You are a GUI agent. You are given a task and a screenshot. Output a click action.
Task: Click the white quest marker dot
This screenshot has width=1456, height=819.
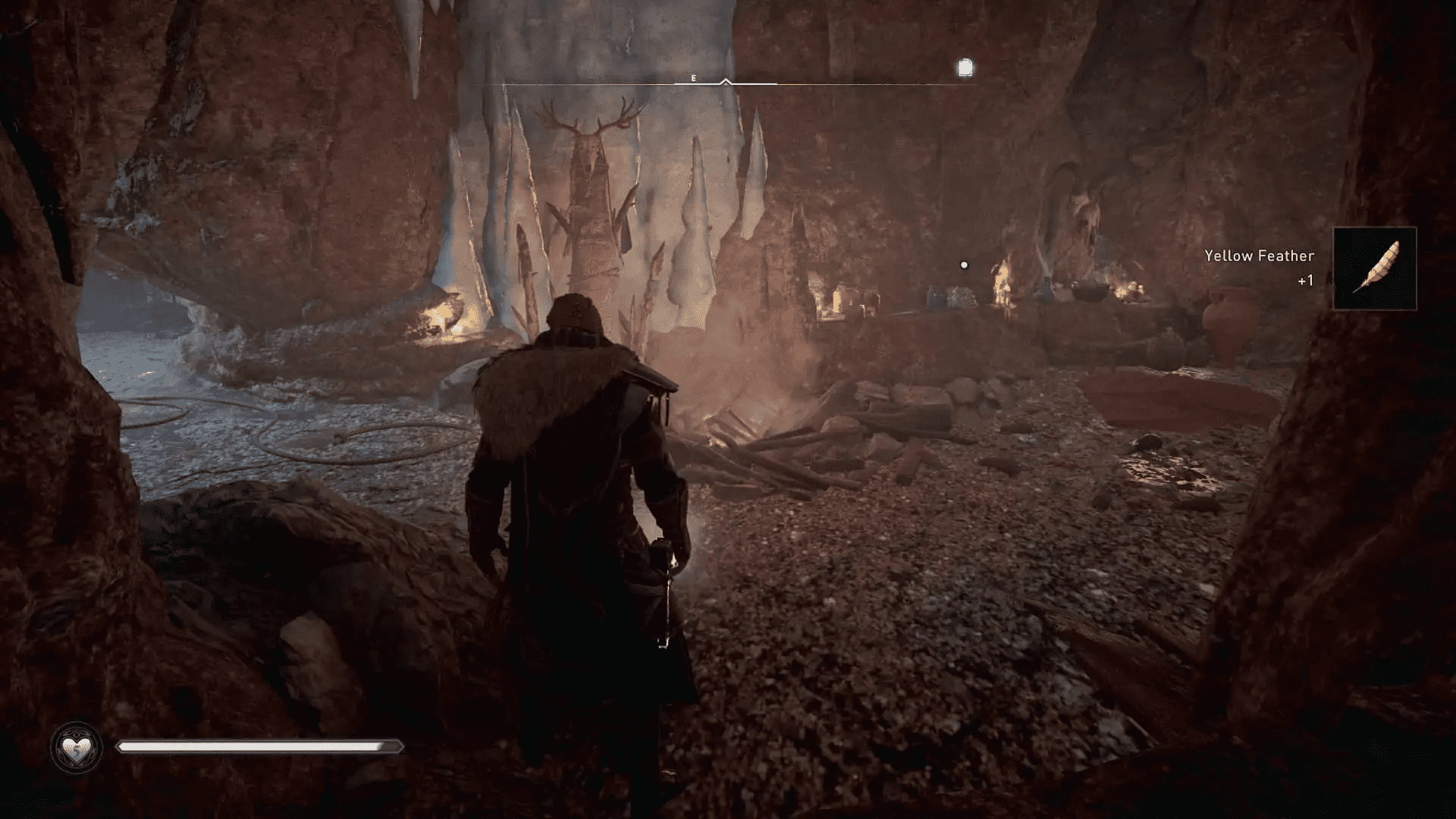(964, 263)
